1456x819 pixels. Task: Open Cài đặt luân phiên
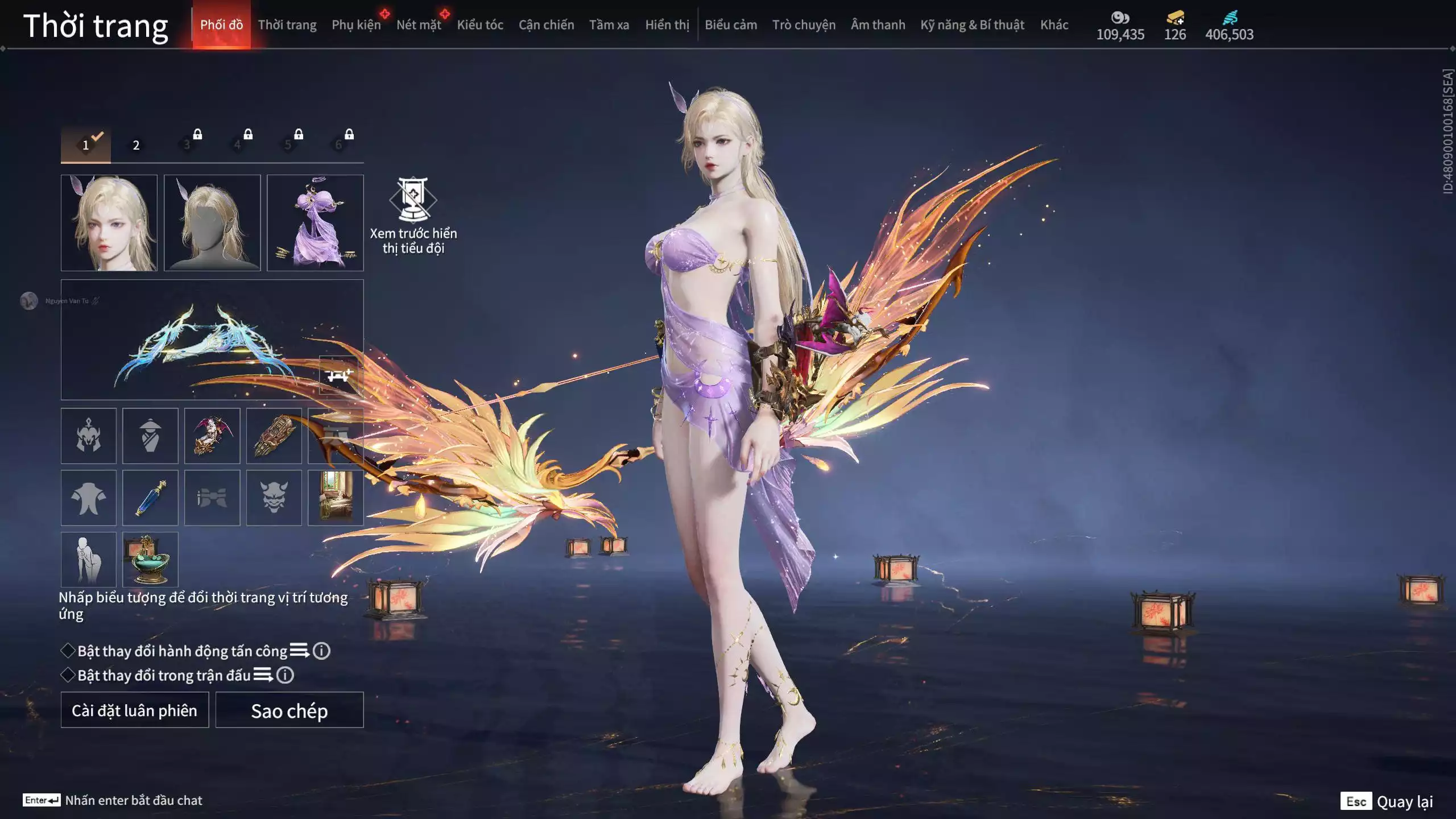[x=135, y=710]
